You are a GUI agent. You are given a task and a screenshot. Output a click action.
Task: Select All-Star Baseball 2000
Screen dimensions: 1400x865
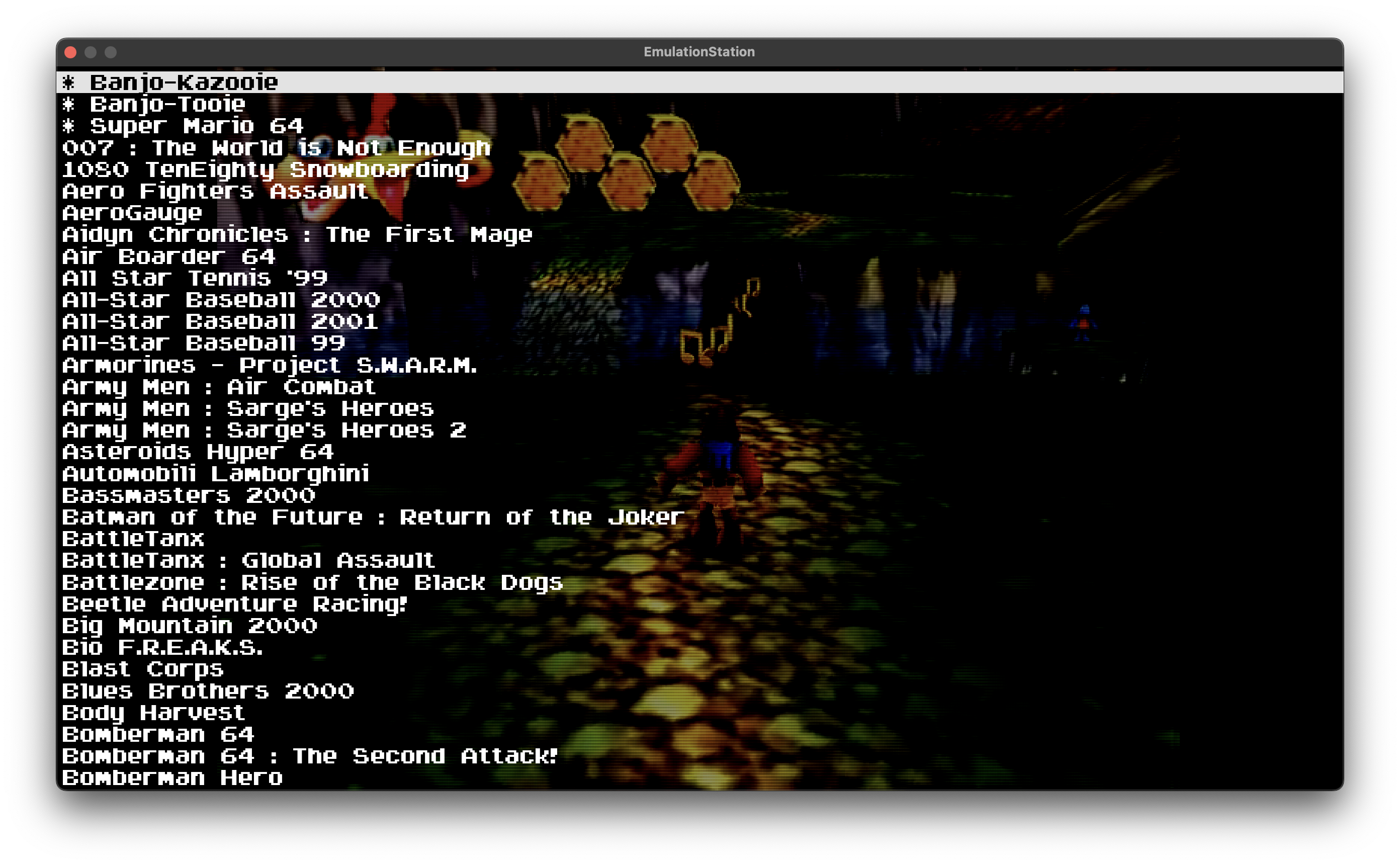click(x=221, y=300)
